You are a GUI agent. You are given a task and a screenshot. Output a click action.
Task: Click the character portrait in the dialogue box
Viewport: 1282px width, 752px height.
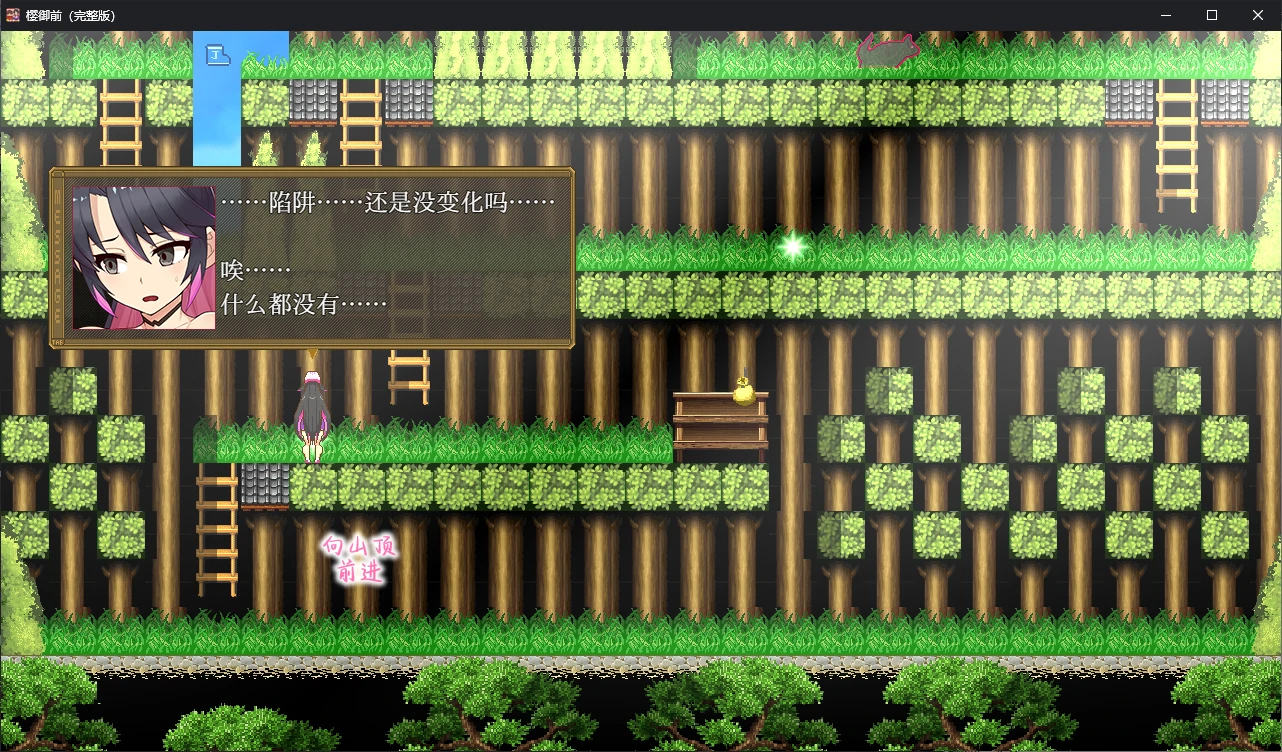(143, 256)
